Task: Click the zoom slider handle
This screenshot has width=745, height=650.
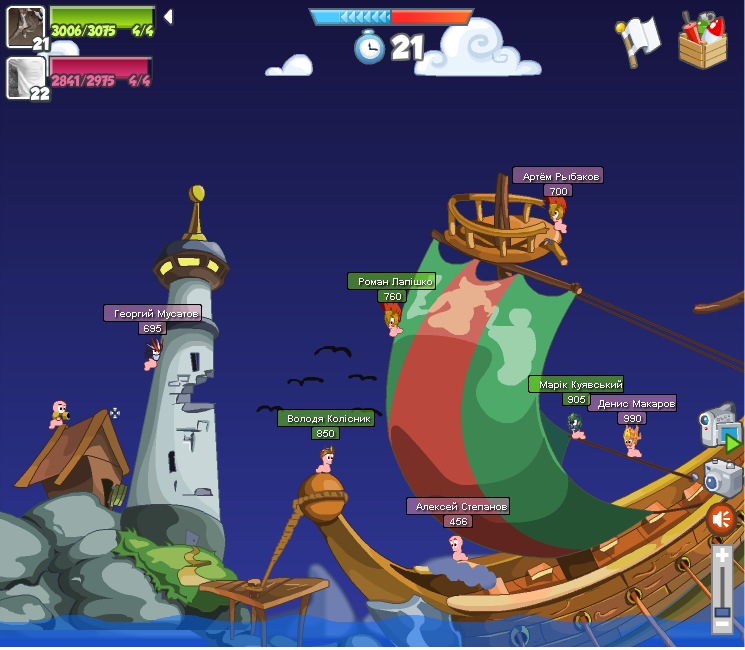Action: tap(722, 610)
